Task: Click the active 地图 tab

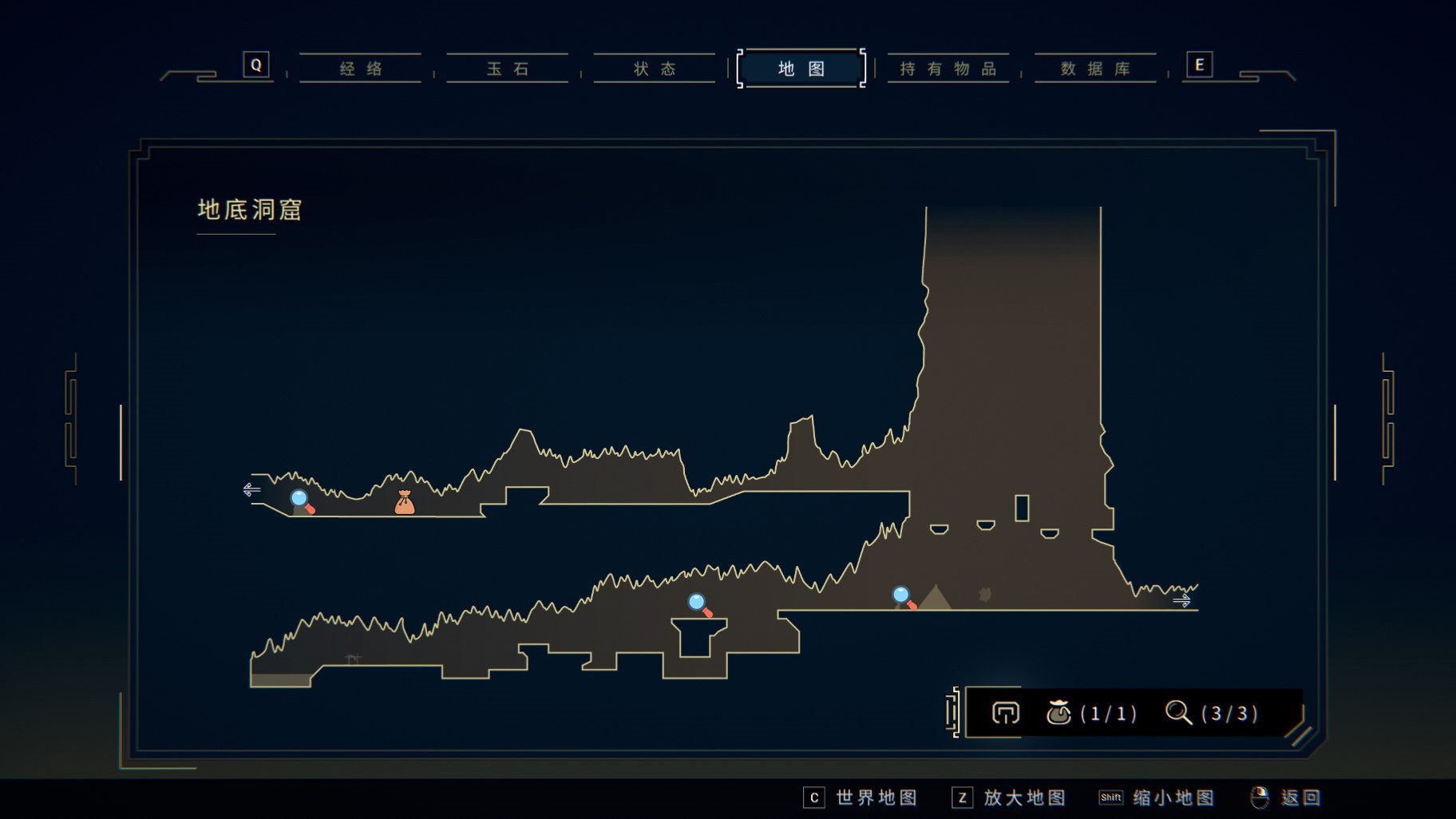Action: tap(801, 69)
